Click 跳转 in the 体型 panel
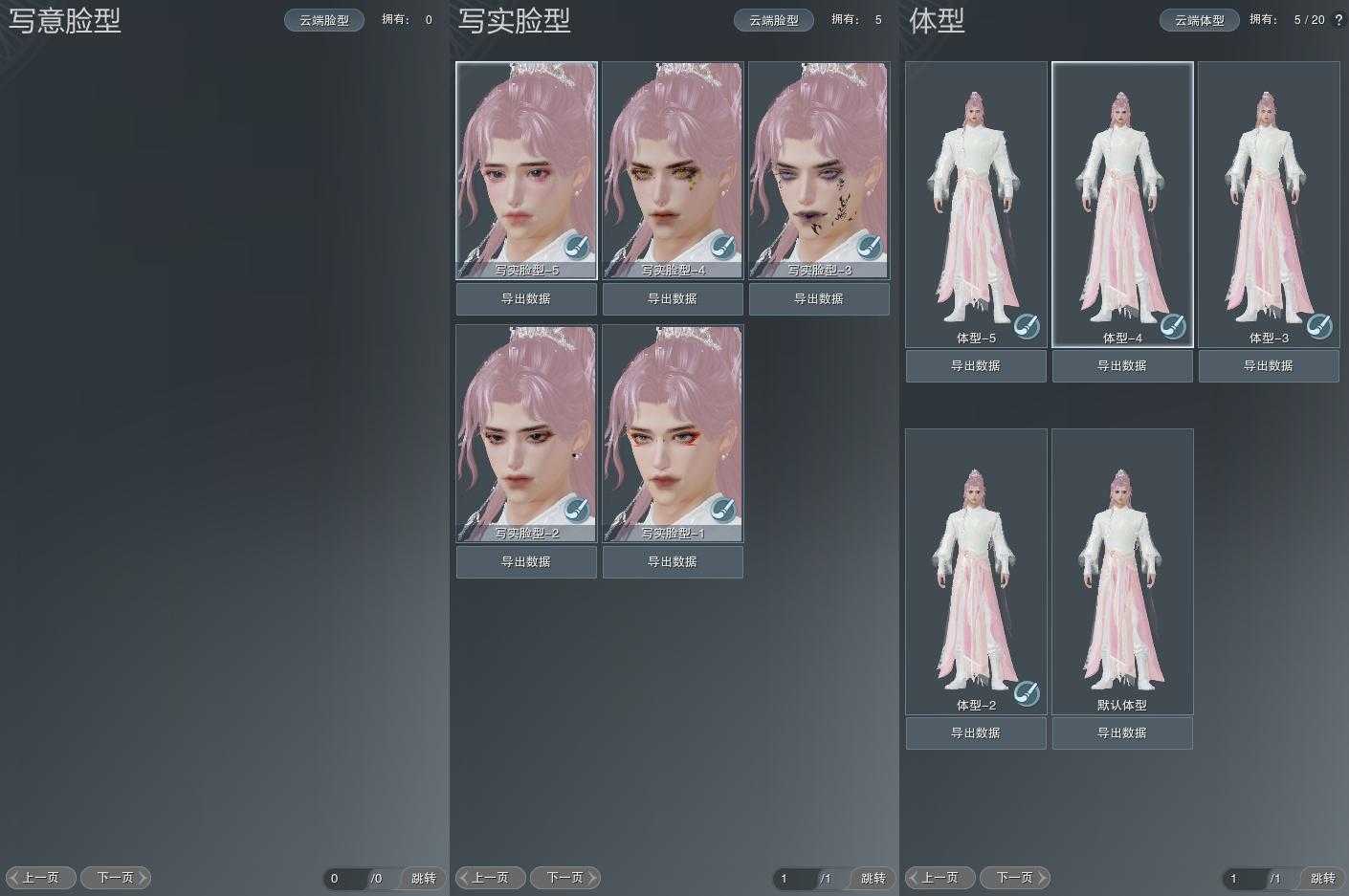The width and height of the screenshot is (1349, 896). coord(1323,878)
